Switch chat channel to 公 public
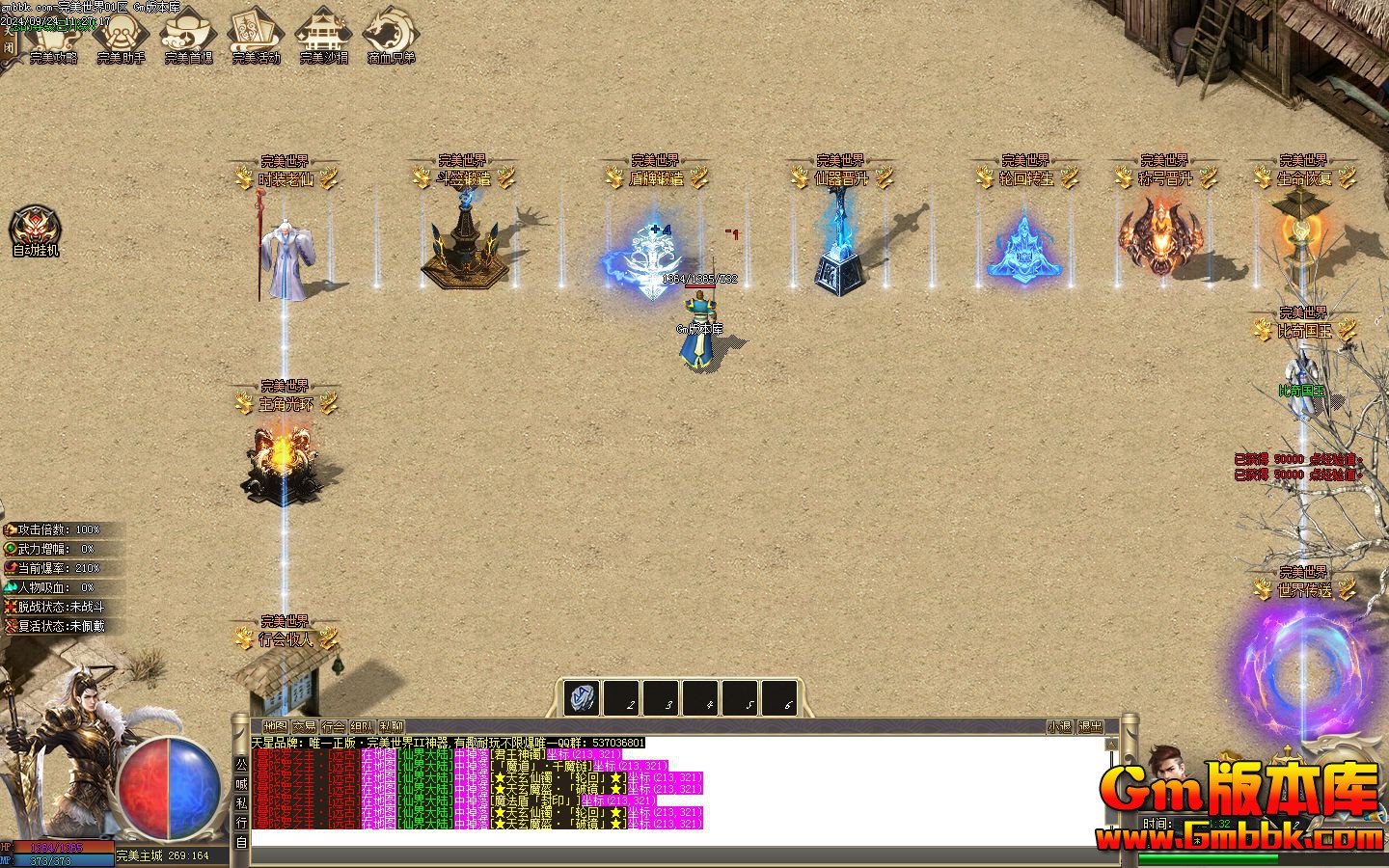Image resolution: width=1389 pixels, height=868 pixels. [241, 764]
